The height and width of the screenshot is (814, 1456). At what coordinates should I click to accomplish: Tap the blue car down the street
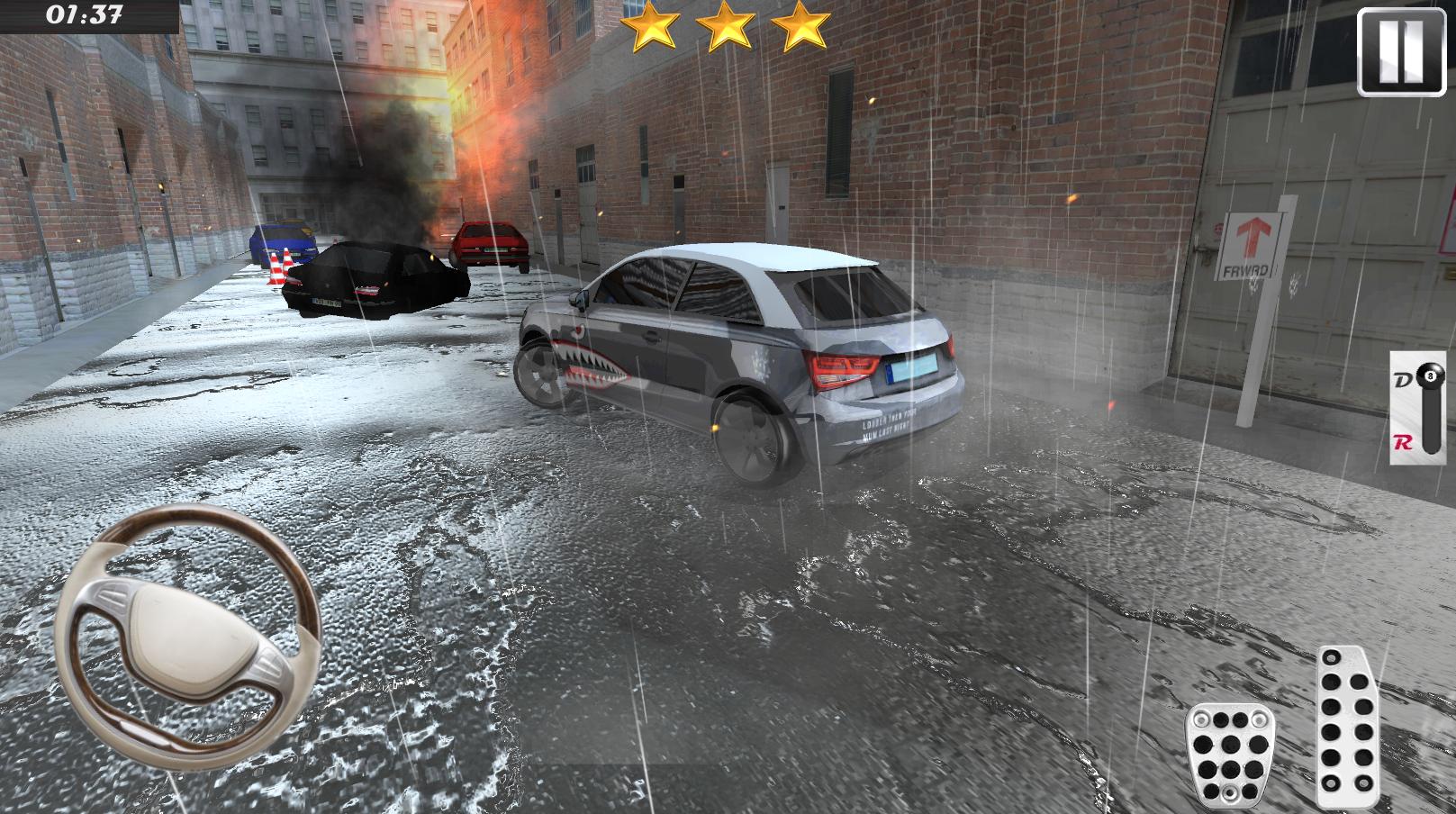[284, 240]
